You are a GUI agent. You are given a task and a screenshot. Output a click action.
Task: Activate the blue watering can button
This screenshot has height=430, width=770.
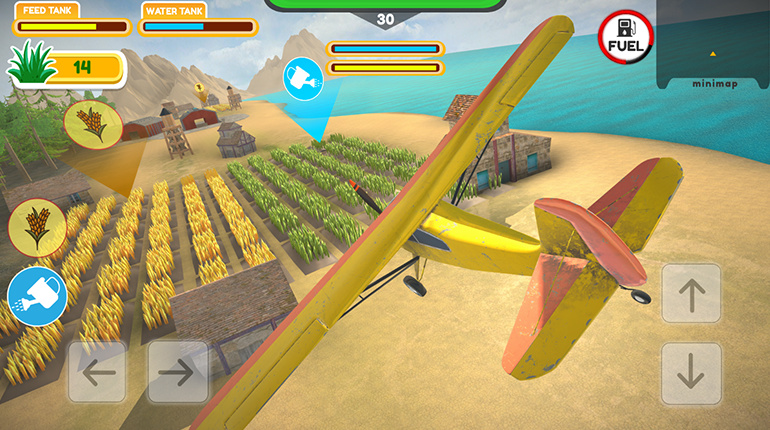click(x=37, y=297)
